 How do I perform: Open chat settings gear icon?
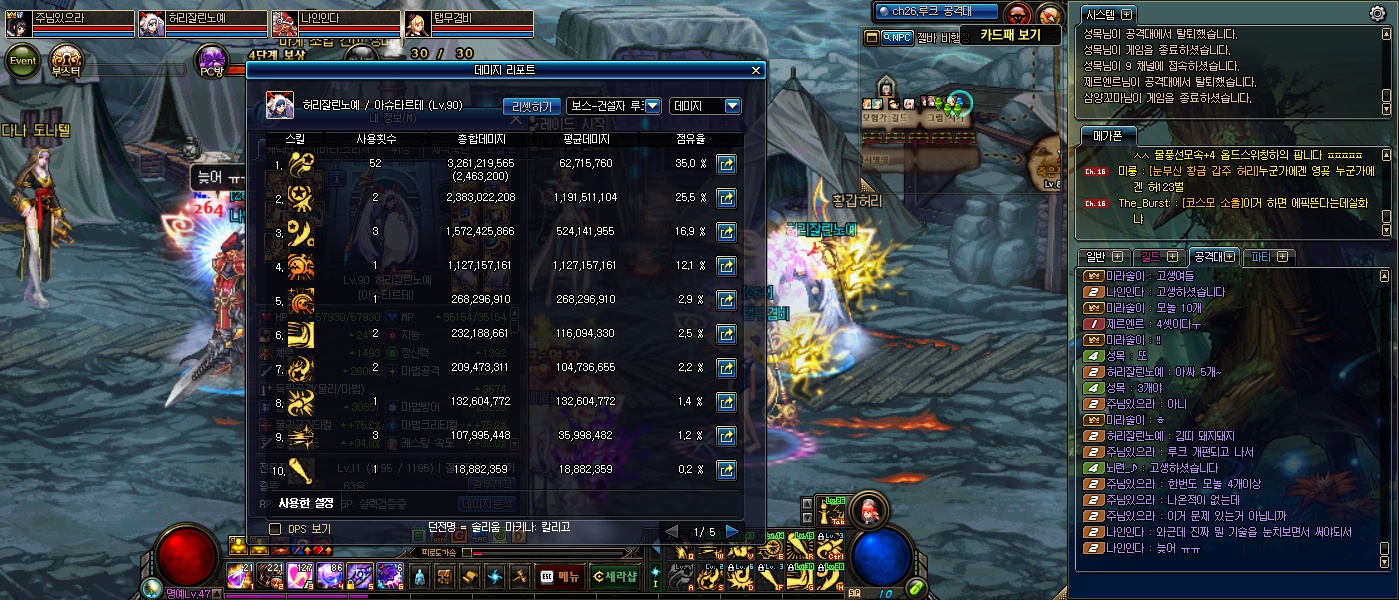(1377, 13)
